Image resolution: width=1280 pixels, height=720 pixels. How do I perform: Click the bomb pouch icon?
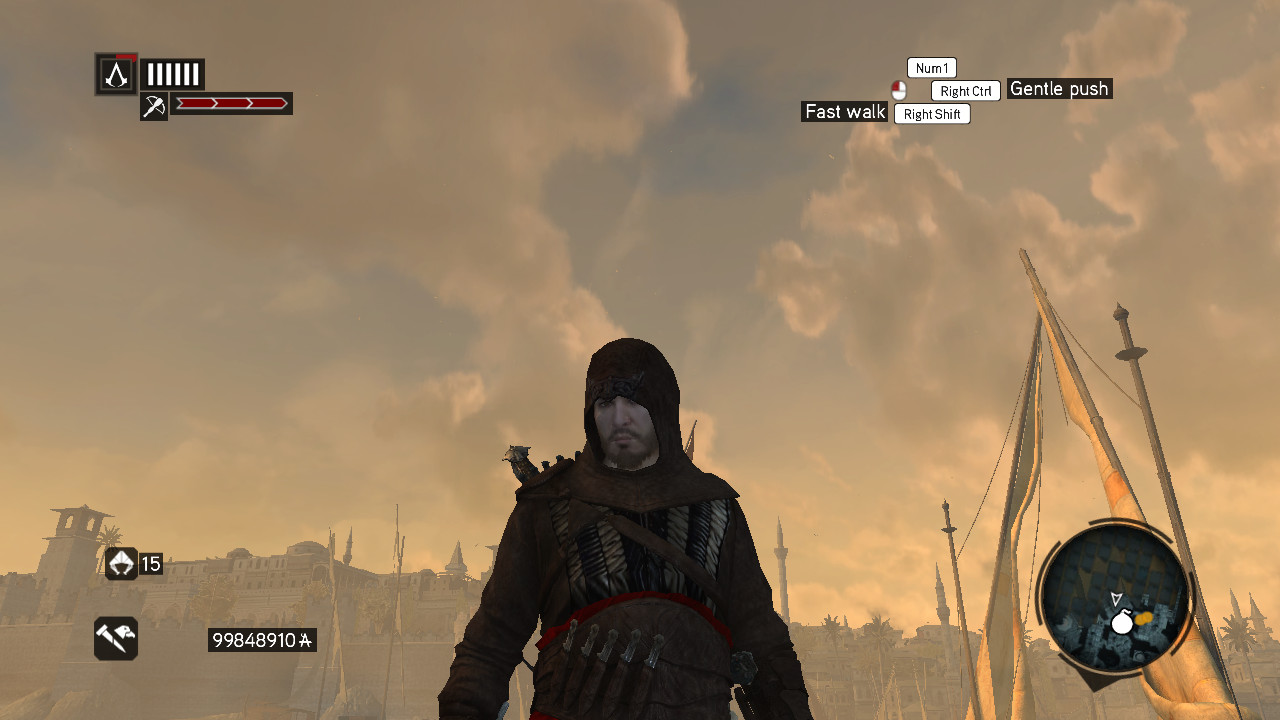pos(120,564)
